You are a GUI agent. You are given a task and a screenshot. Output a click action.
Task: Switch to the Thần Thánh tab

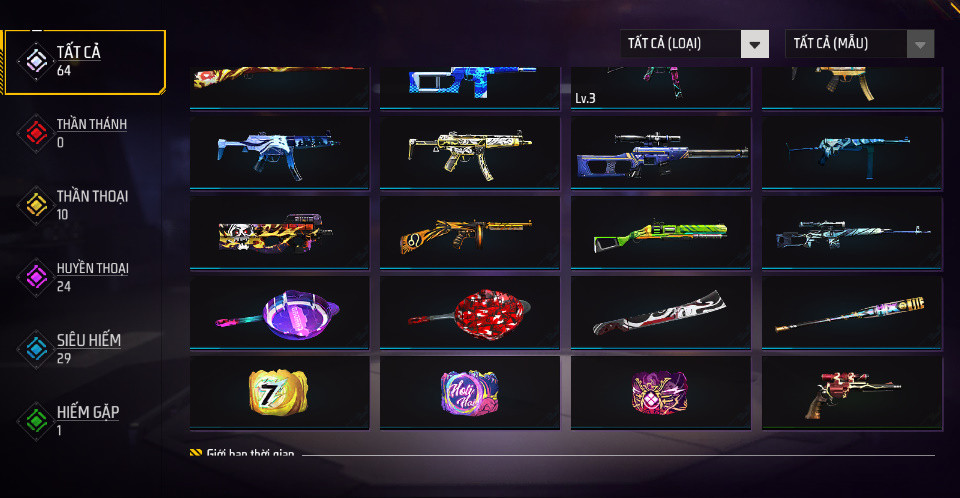click(85, 133)
